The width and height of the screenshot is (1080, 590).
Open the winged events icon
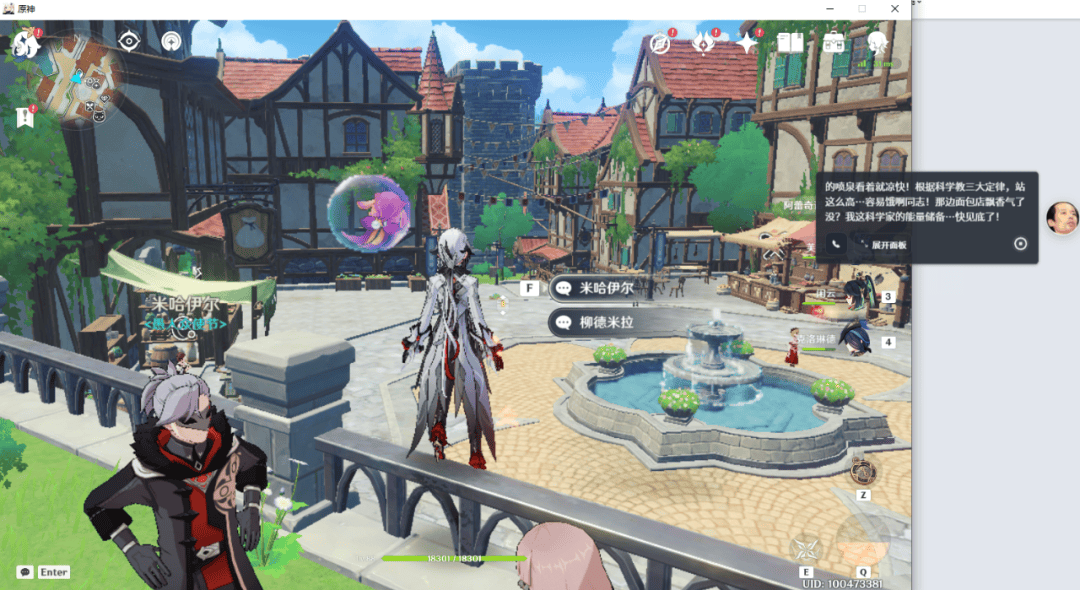pos(704,43)
